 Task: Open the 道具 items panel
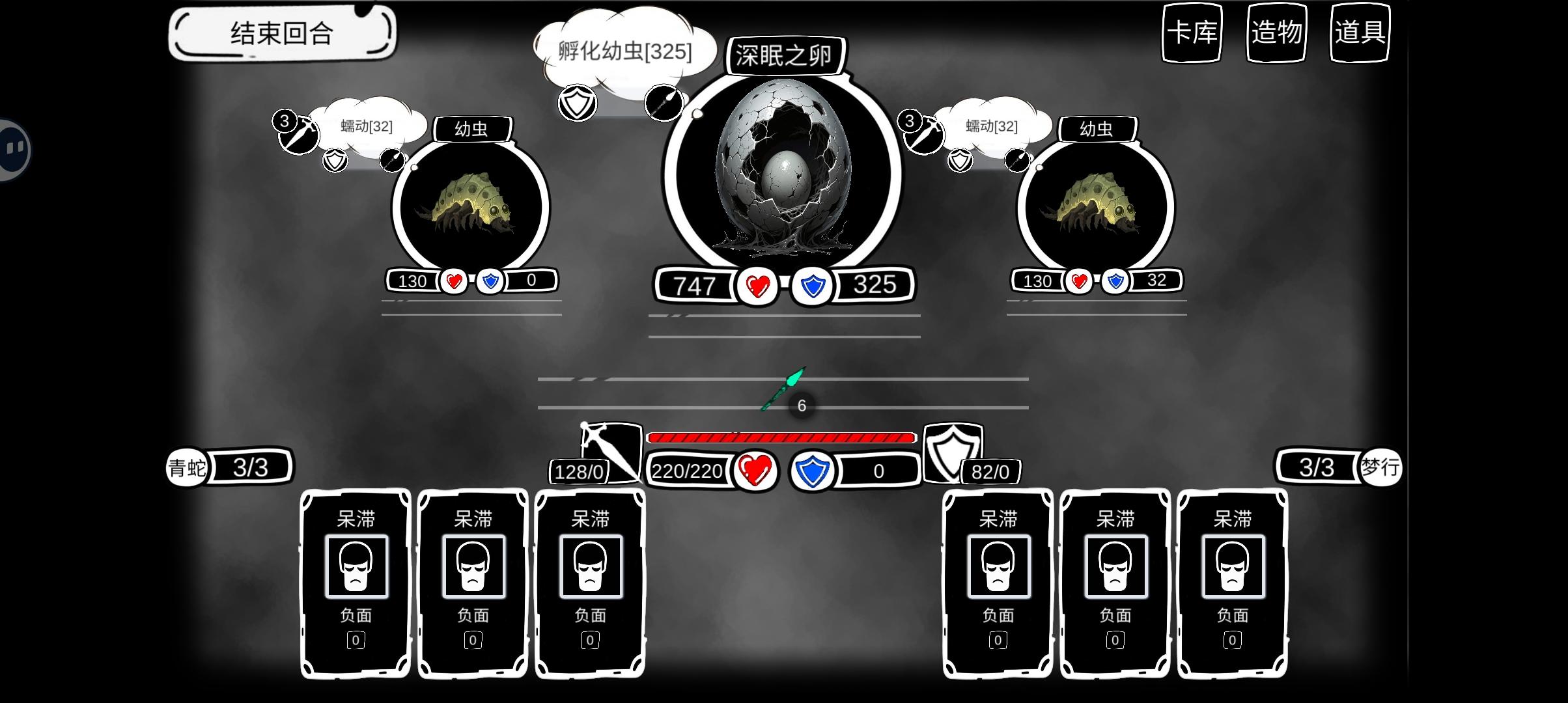click(1359, 34)
